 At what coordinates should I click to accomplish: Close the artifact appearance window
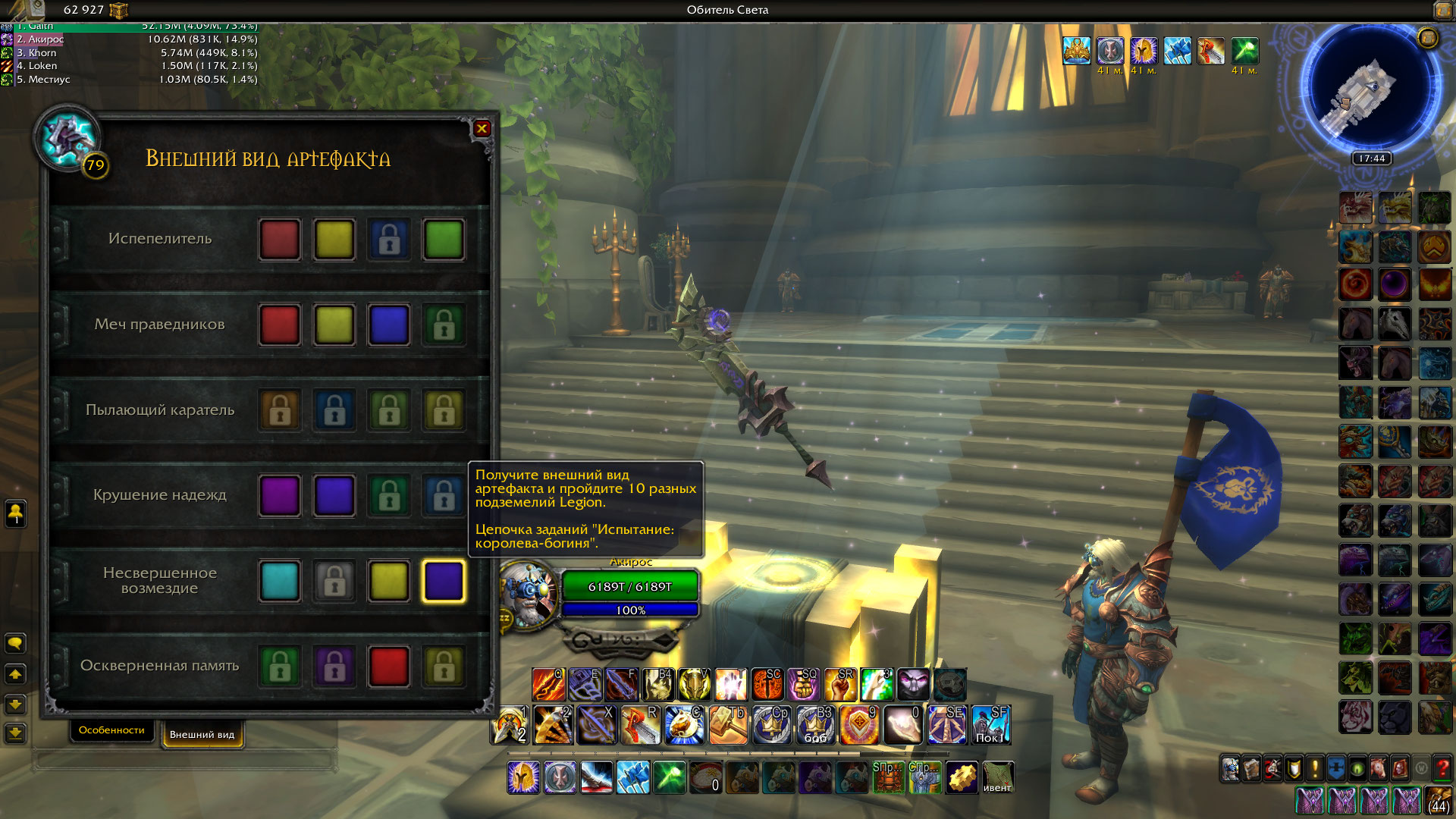tap(482, 129)
